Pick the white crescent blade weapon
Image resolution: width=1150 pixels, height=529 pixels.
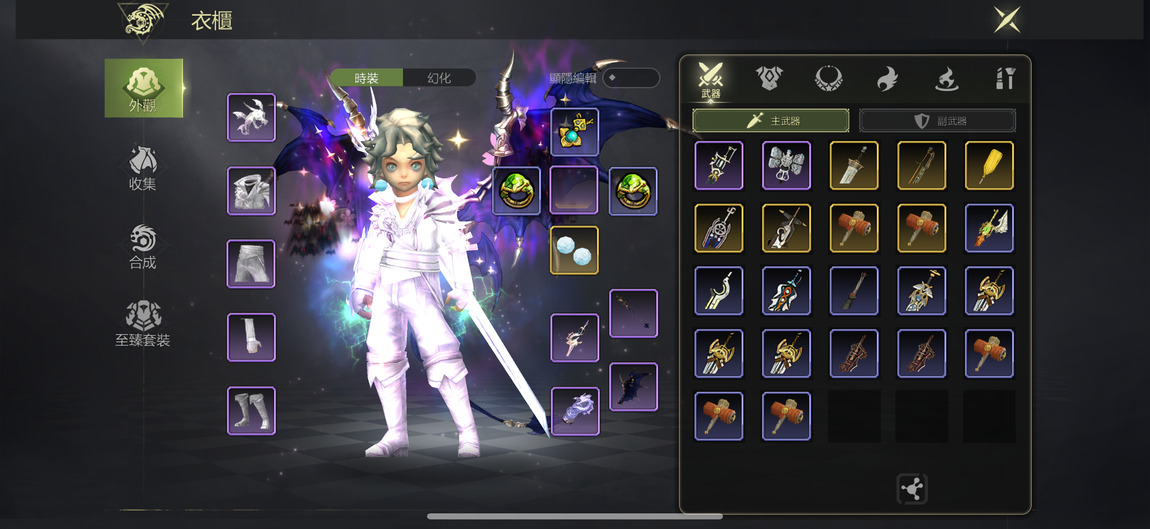click(718, 291)
